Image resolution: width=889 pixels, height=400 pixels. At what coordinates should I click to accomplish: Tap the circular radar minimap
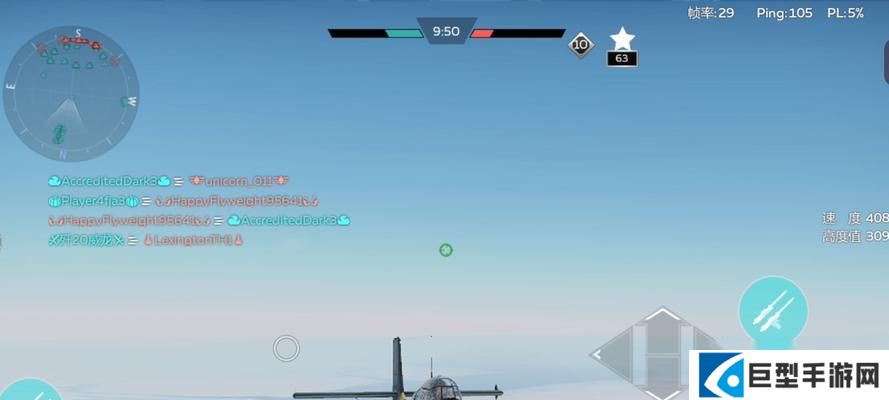[x=70, y=95]
